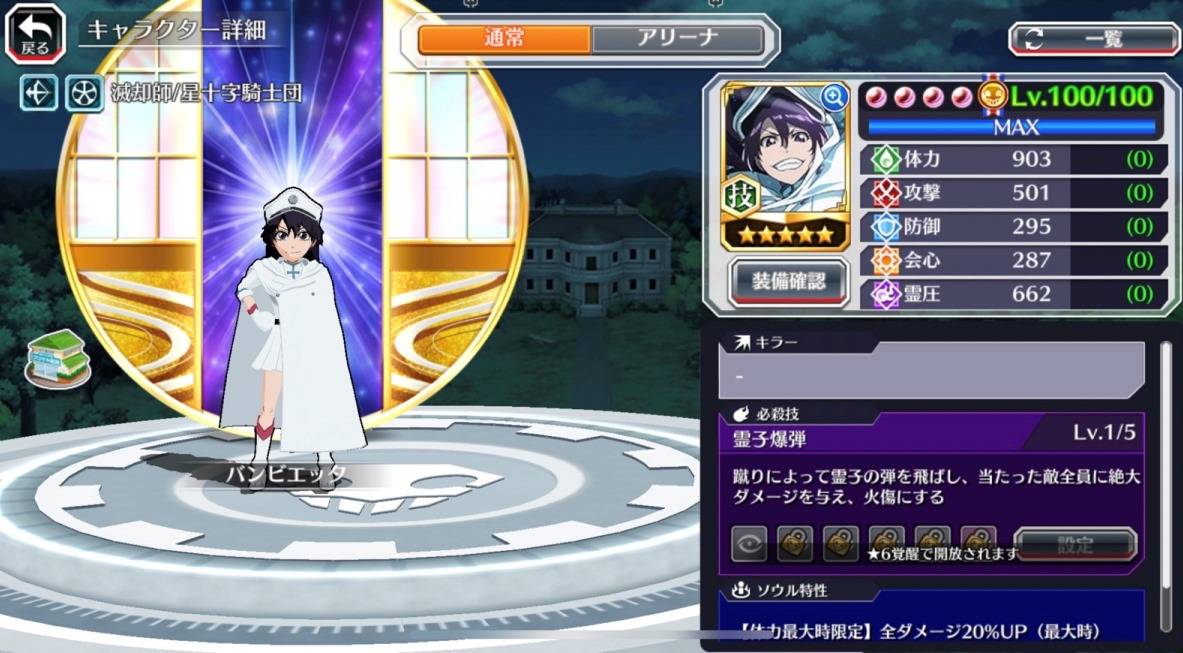Go back with the 戻る button
Viewport: 1183px width, 653px height.
tap(35, 34)
